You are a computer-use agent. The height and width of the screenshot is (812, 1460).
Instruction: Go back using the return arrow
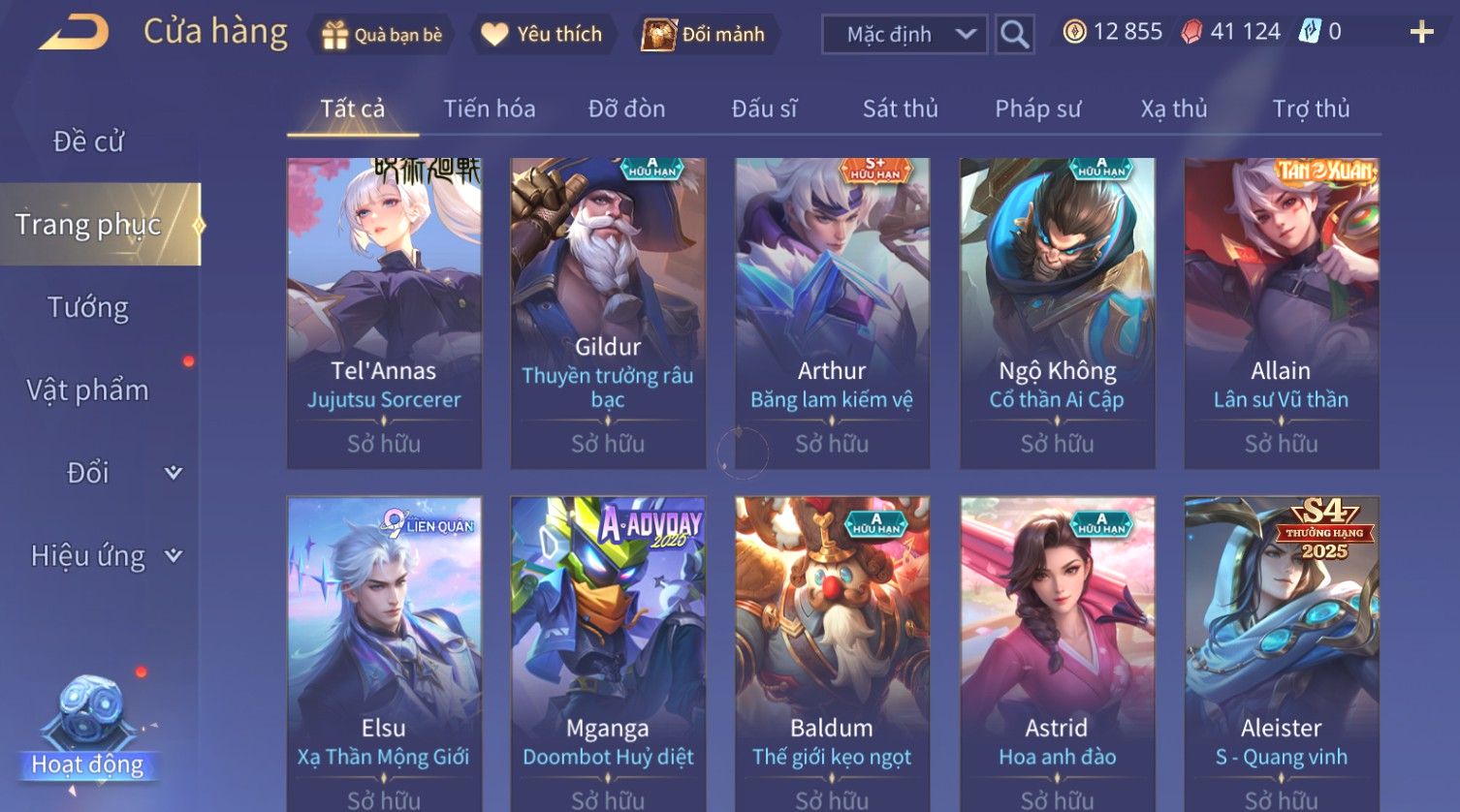74,33
